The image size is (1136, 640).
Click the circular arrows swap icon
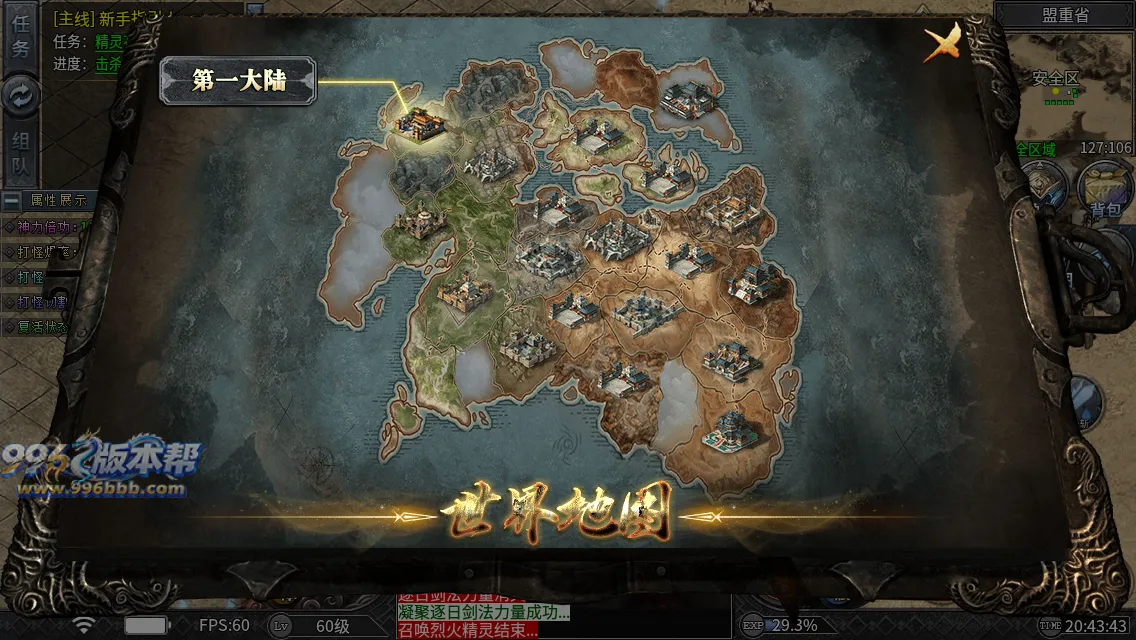pos(20,95)
